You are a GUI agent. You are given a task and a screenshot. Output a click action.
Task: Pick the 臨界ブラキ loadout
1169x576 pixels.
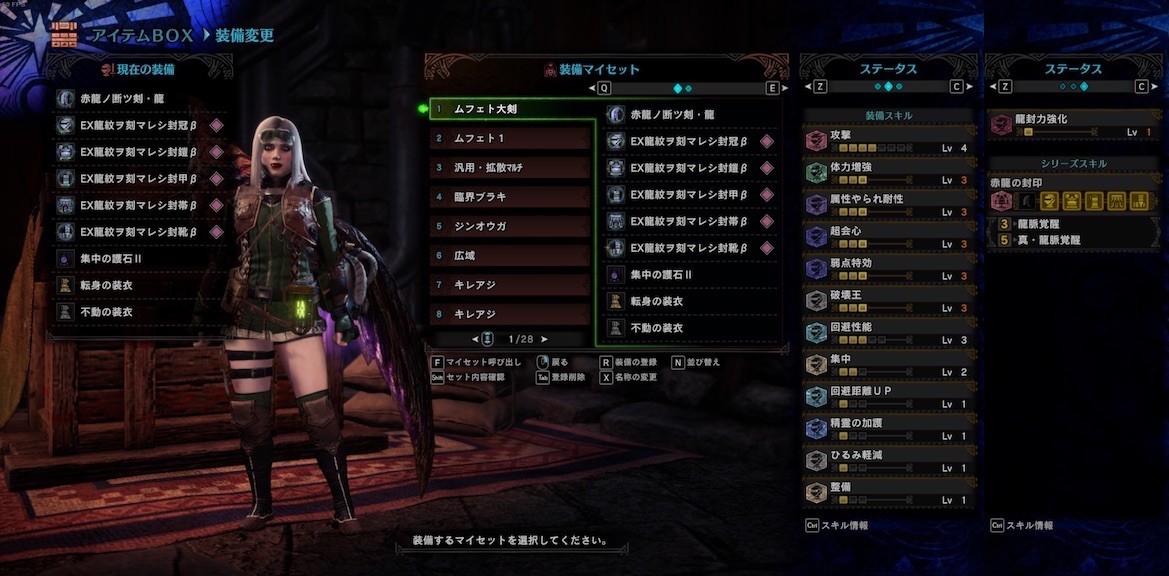click(511, 197)
